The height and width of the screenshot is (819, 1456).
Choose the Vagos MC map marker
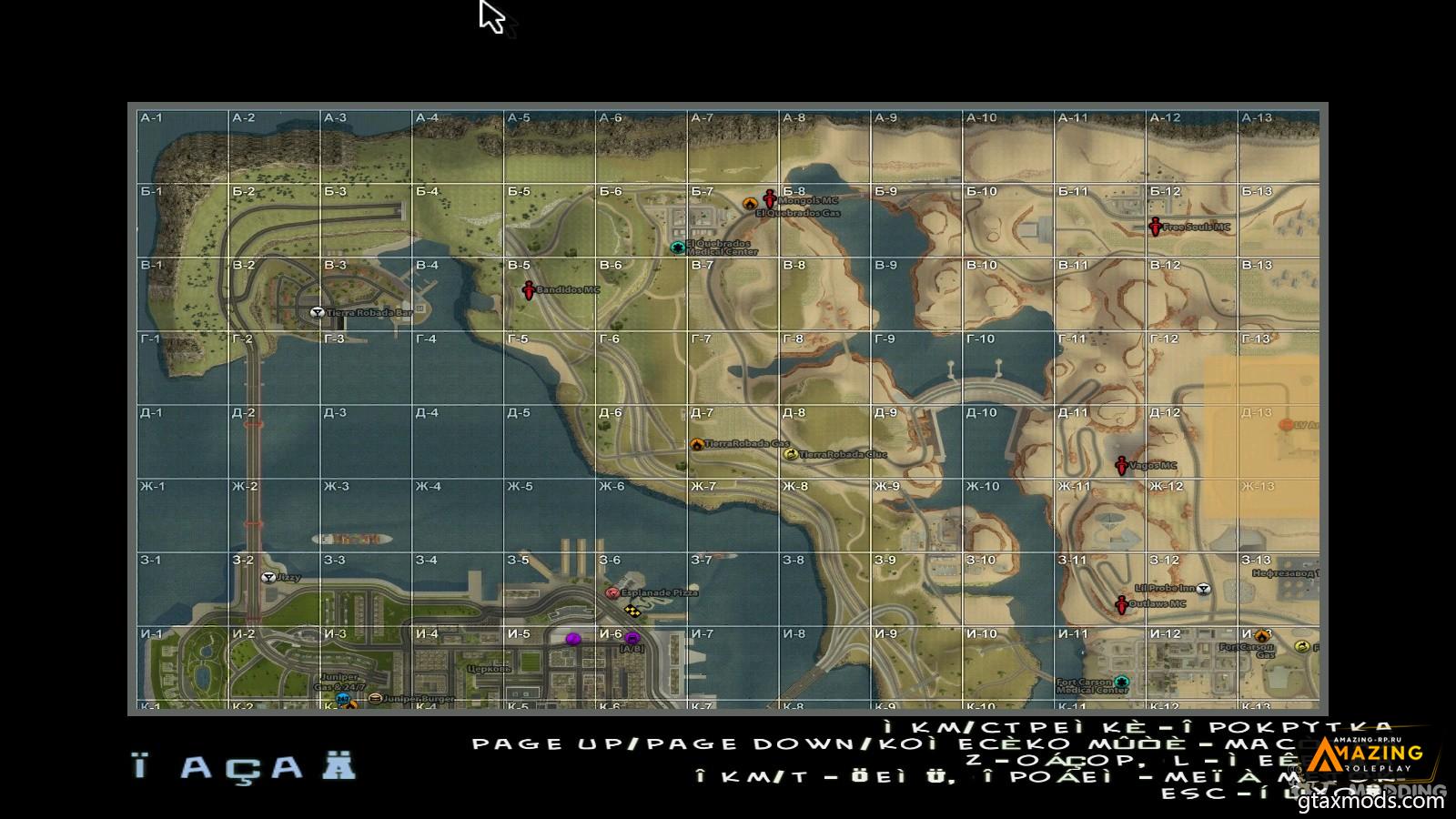pyautogui.click(x=1122, y=466)
